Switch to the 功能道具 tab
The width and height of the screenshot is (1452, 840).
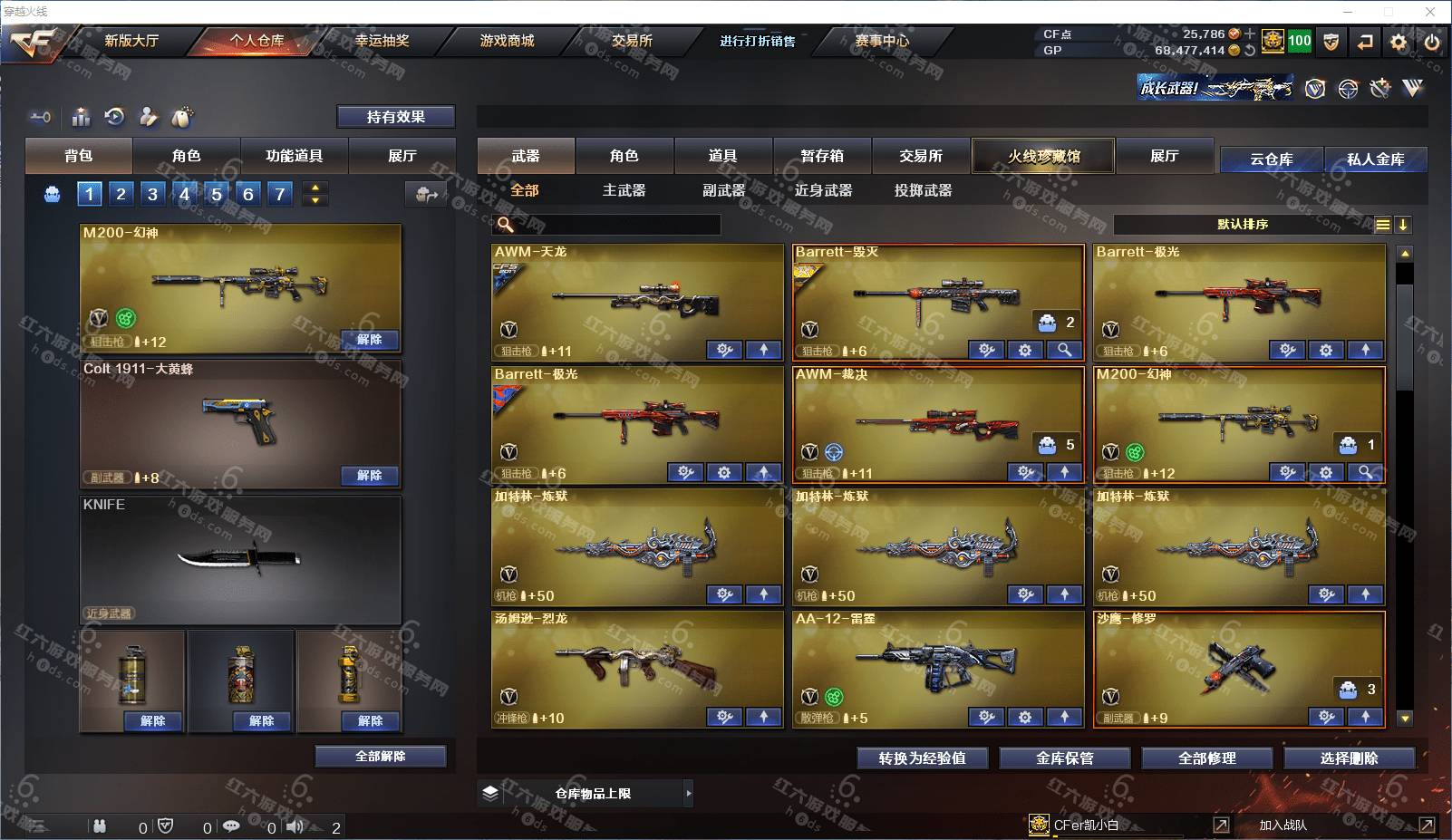coord(294,156)
